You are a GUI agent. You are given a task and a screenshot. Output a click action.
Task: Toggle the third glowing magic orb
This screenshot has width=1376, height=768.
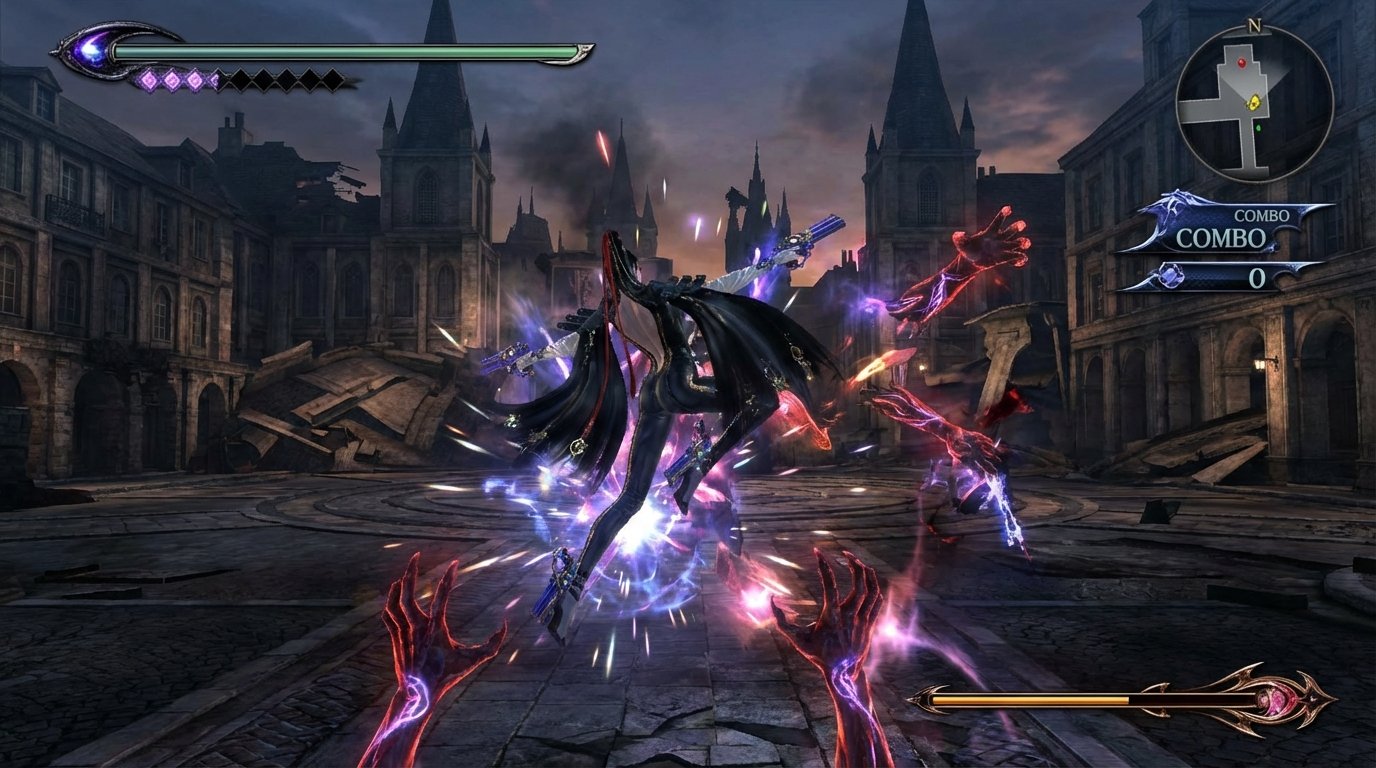(195, 80)
